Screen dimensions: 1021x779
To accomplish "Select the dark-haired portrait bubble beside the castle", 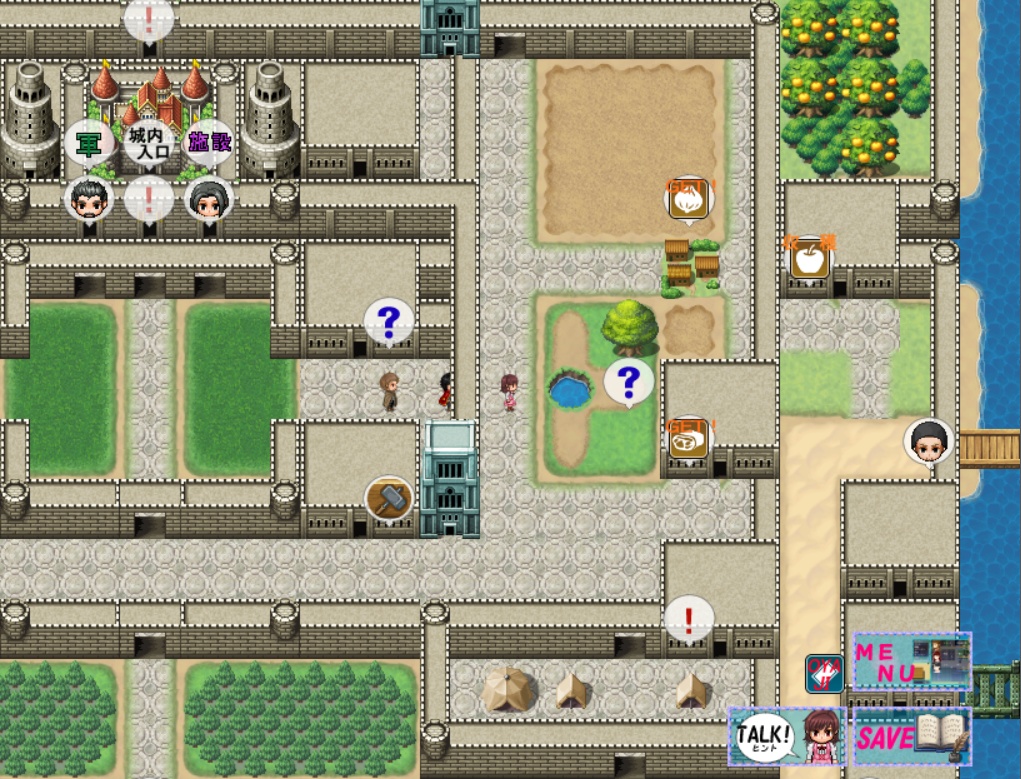I will coord(209,199).
